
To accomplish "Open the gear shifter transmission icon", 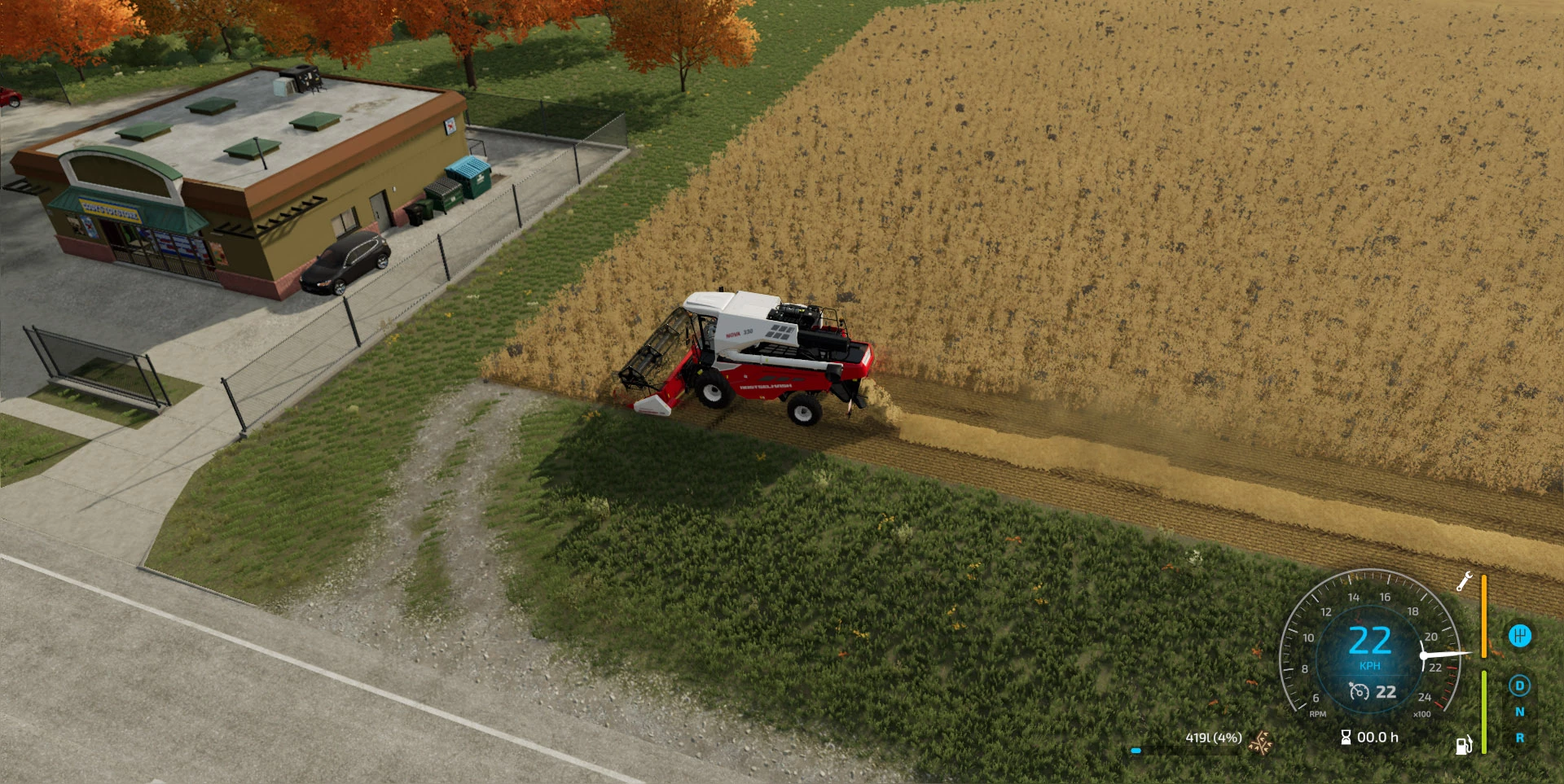I will [1520, 634].
